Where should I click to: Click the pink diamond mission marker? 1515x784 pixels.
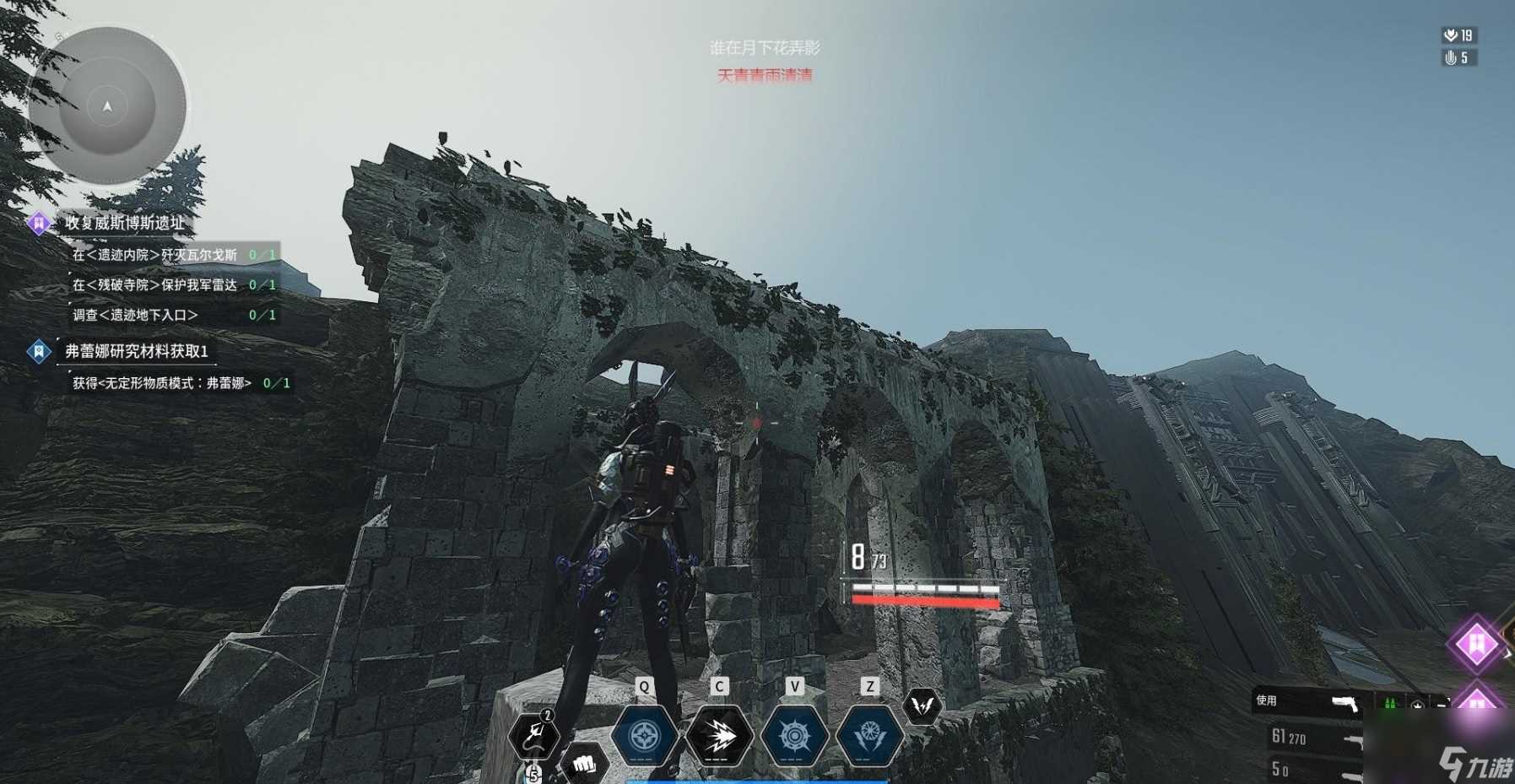pos(1476,645)
